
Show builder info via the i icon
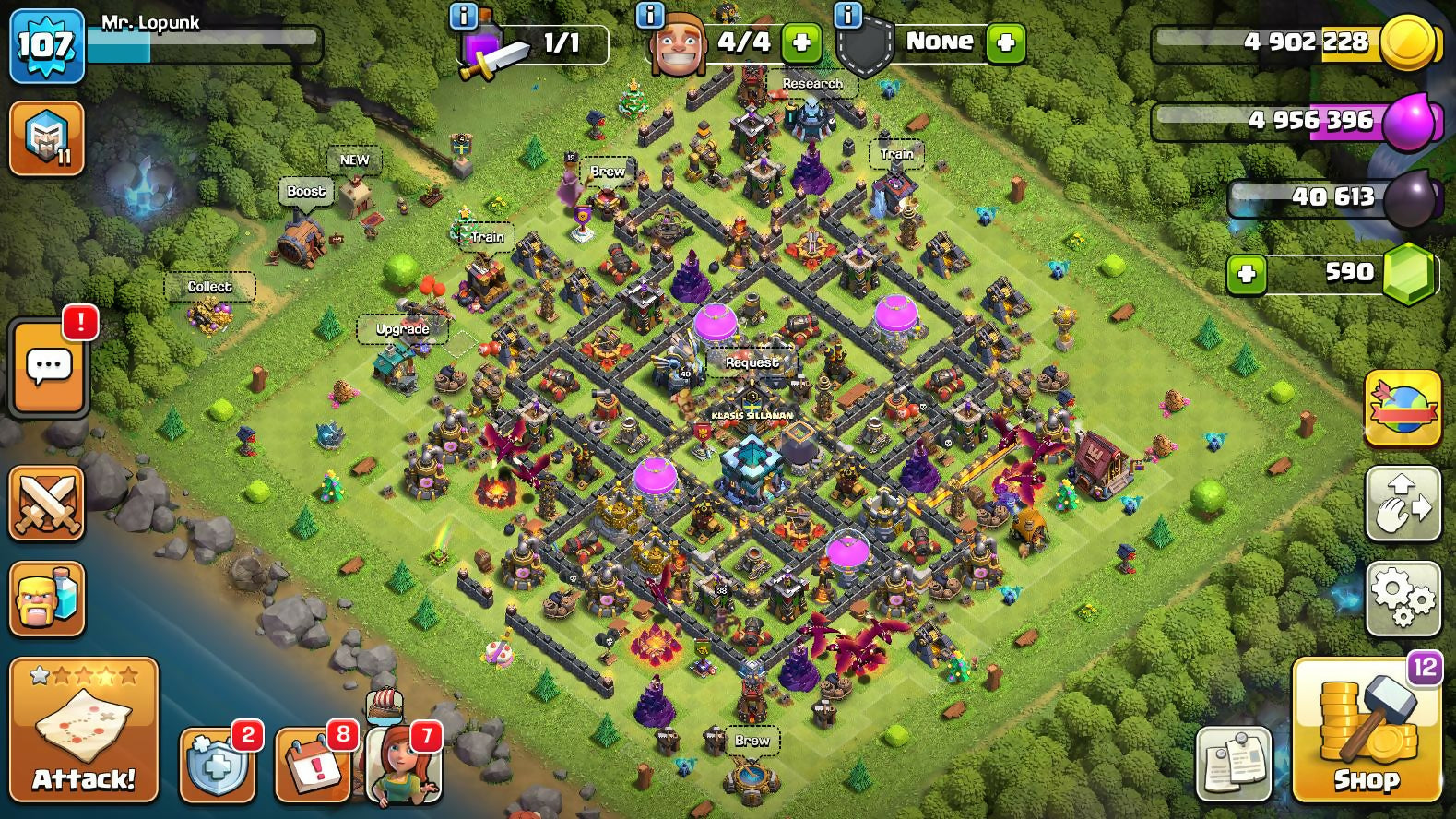pyautogui.click(x=650, y=15)
